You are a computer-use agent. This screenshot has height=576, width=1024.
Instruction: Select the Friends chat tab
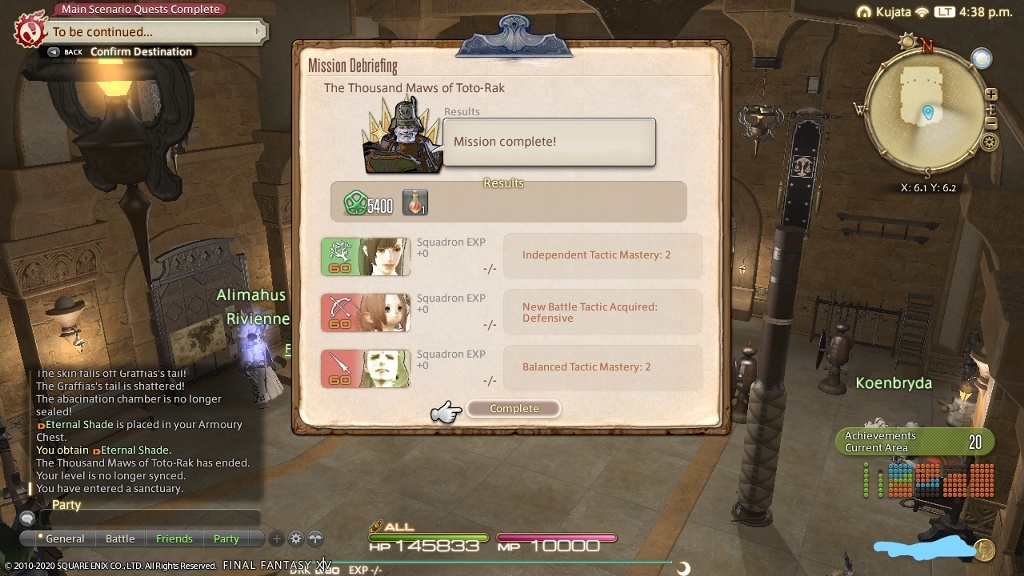174,539
